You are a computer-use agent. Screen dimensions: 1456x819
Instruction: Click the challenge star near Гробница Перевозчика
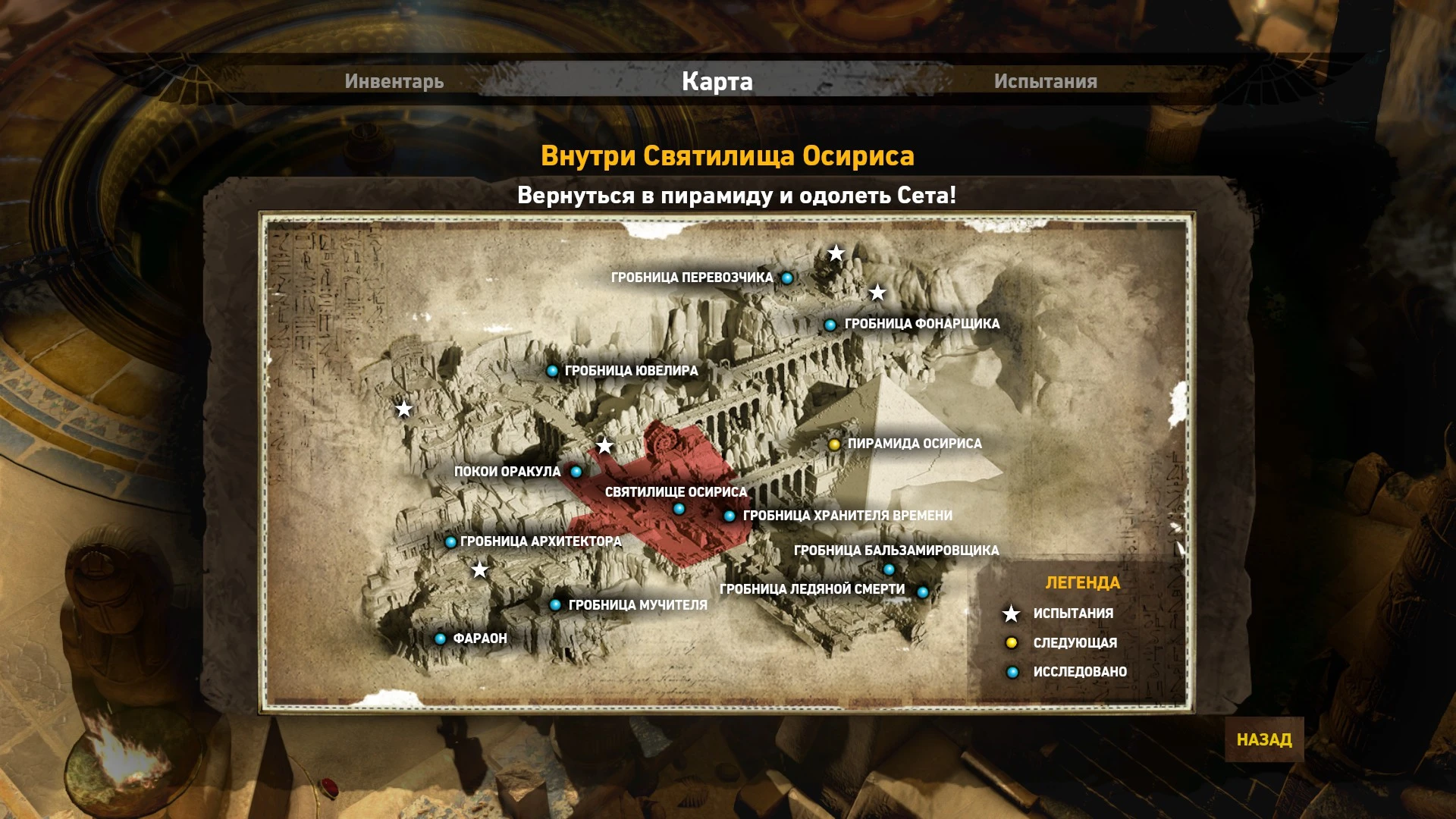click(836, 253)
